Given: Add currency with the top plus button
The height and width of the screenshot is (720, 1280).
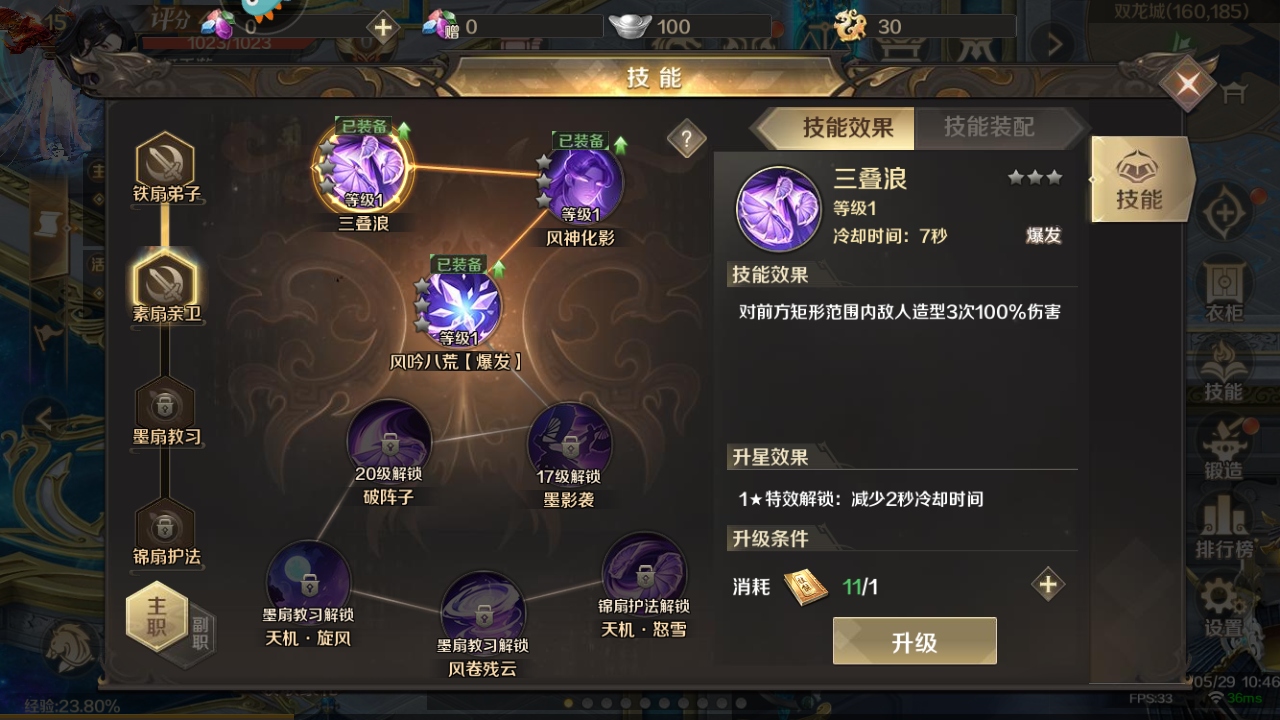Looking at the screenshot, I should pyautogui.click(x=383, y=27).
